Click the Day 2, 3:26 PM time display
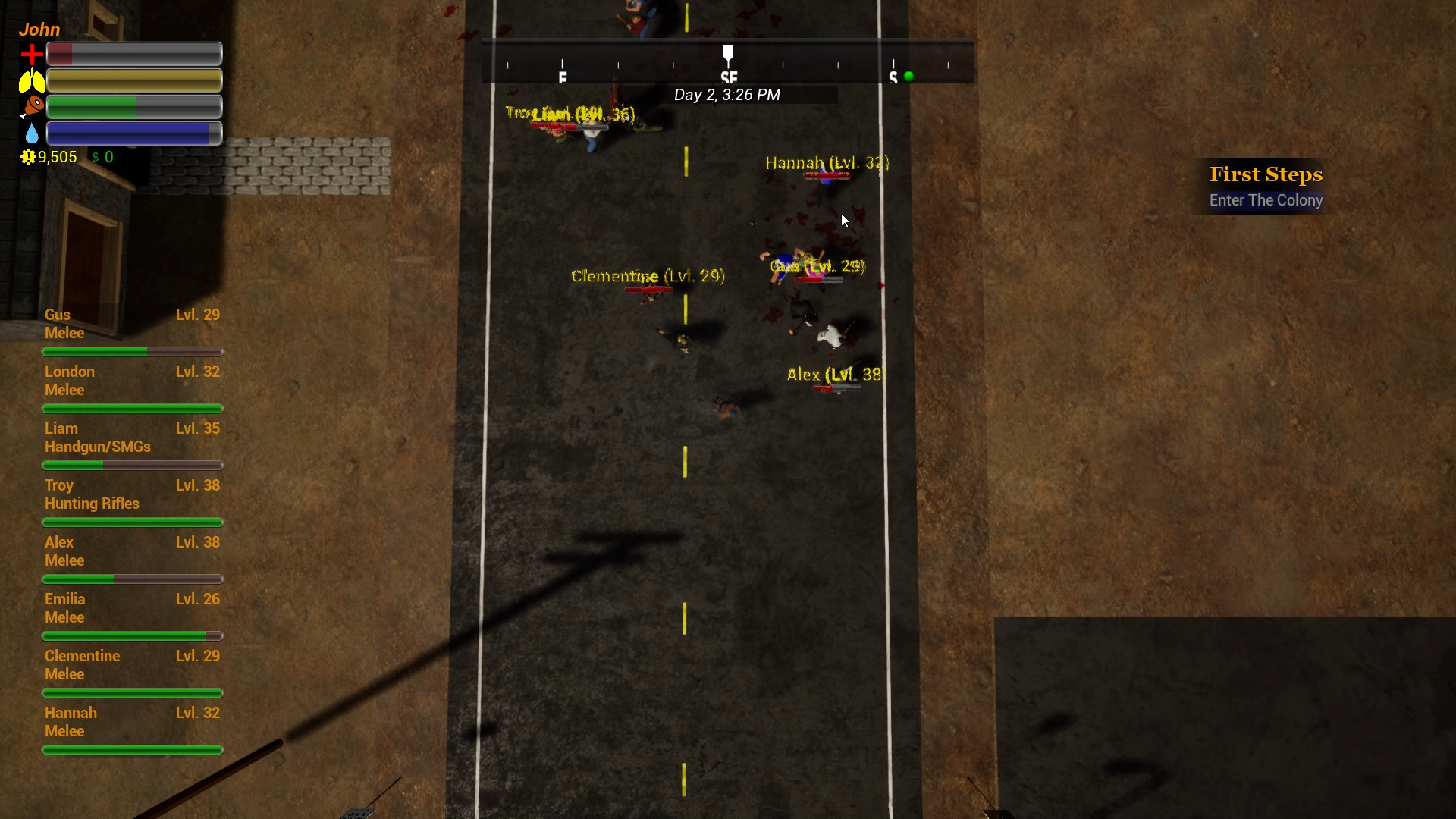The height and width of the screenshot is (819, 1456). click(728, 95)
